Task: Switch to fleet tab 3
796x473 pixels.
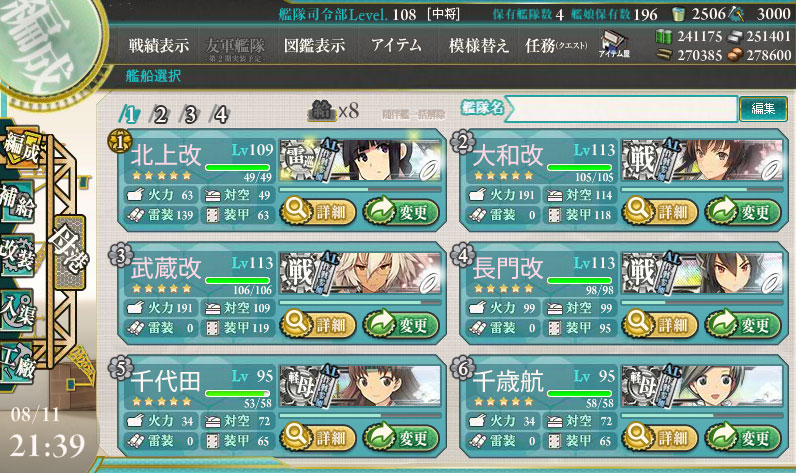Action: tap(190, 113)
